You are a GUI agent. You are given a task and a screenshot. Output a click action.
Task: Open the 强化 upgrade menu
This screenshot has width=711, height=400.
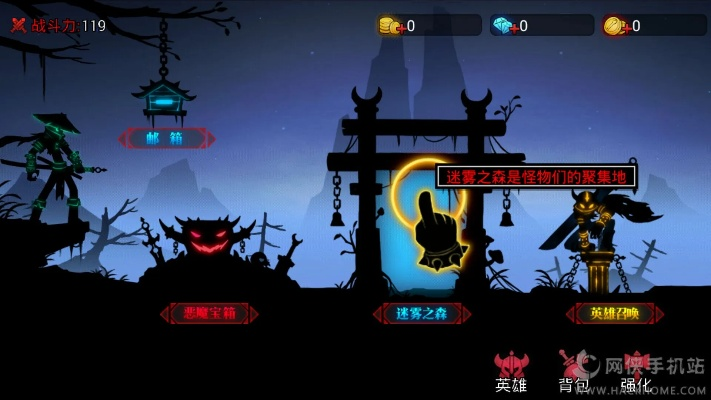point(636,372)
